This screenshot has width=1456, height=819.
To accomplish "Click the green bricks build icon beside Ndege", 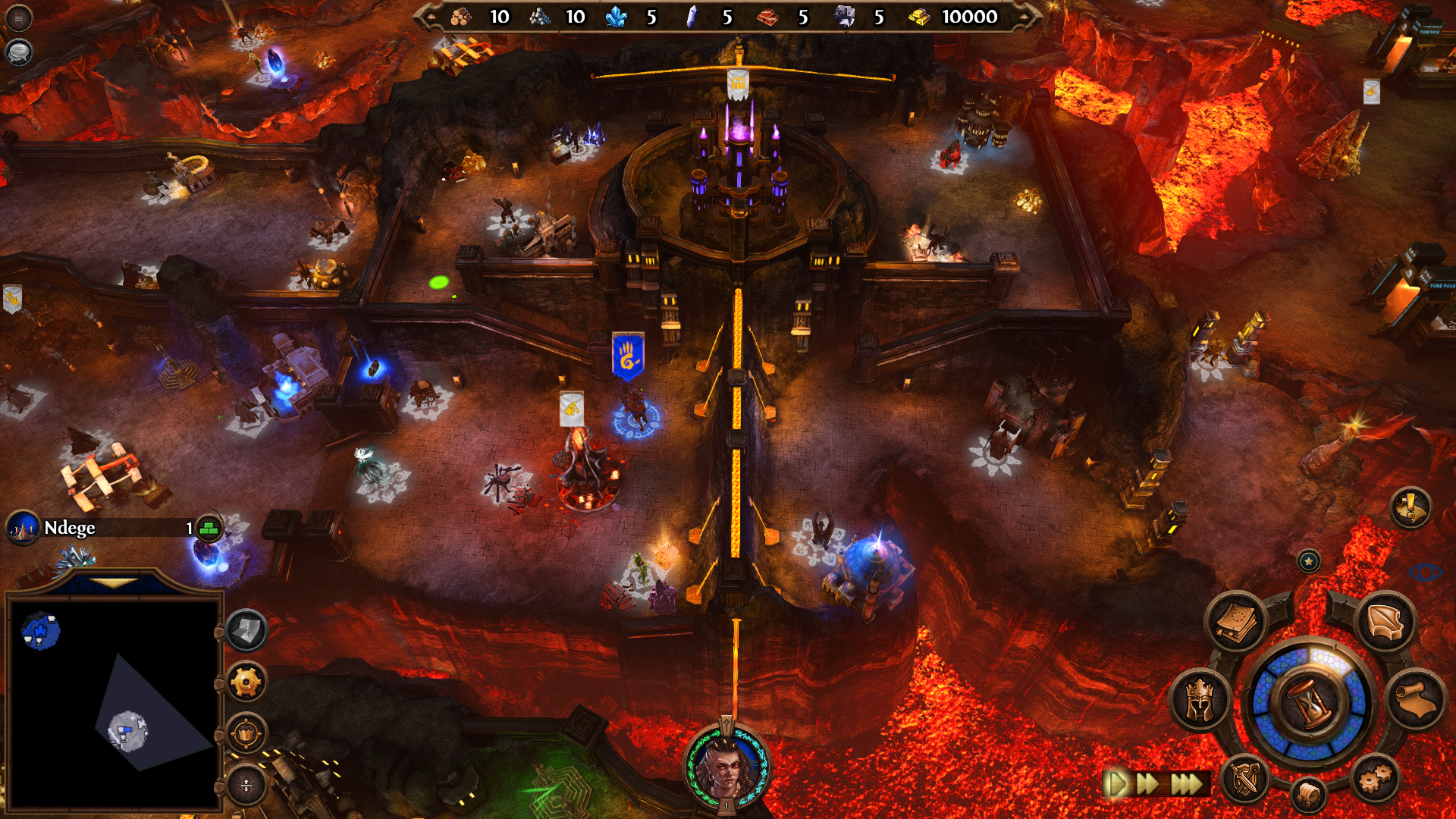I will [x=209, y=529].
